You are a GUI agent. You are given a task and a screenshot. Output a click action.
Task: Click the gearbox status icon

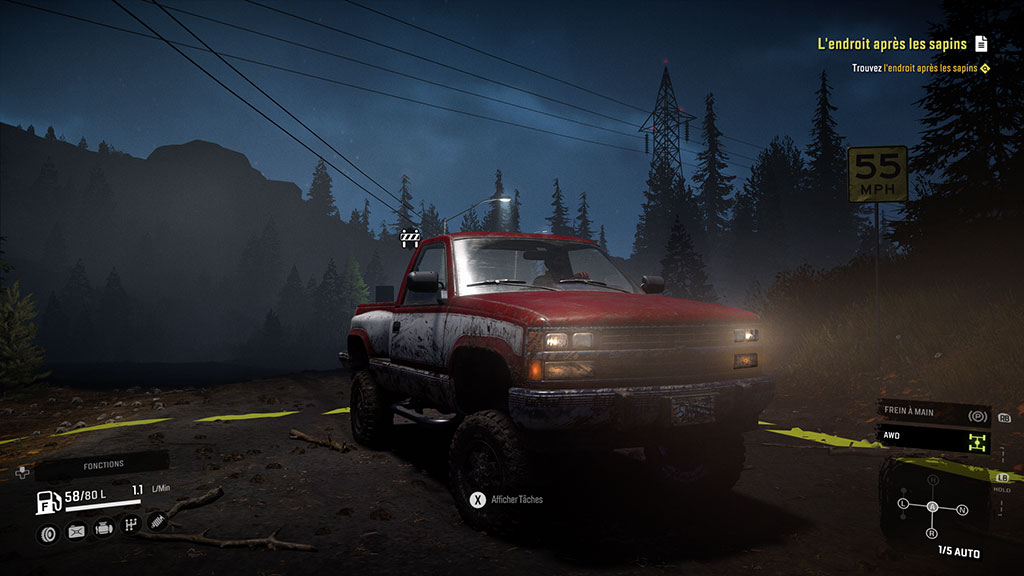(130, 524)
